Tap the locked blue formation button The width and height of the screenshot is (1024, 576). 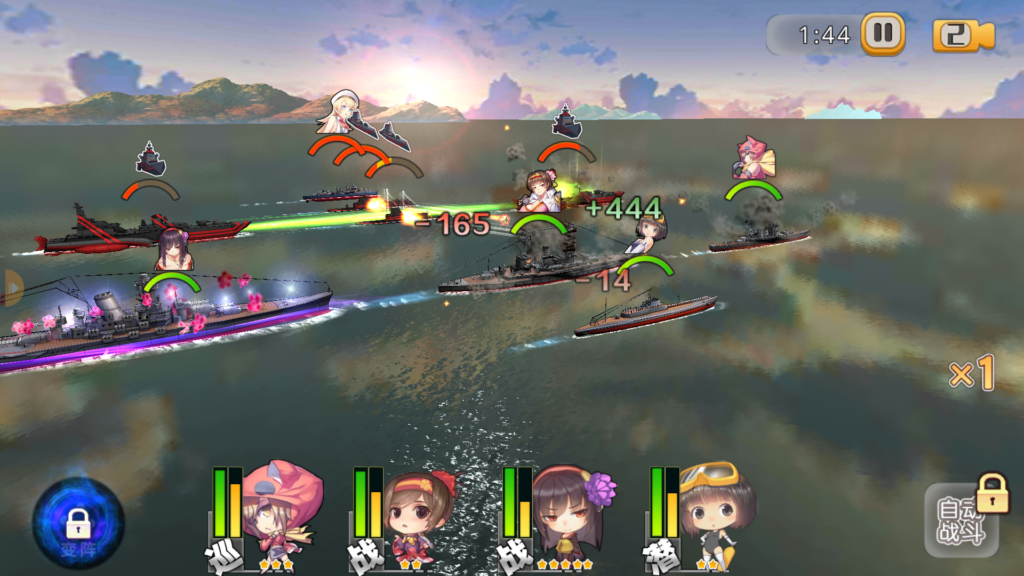click(x=78, y=522)
